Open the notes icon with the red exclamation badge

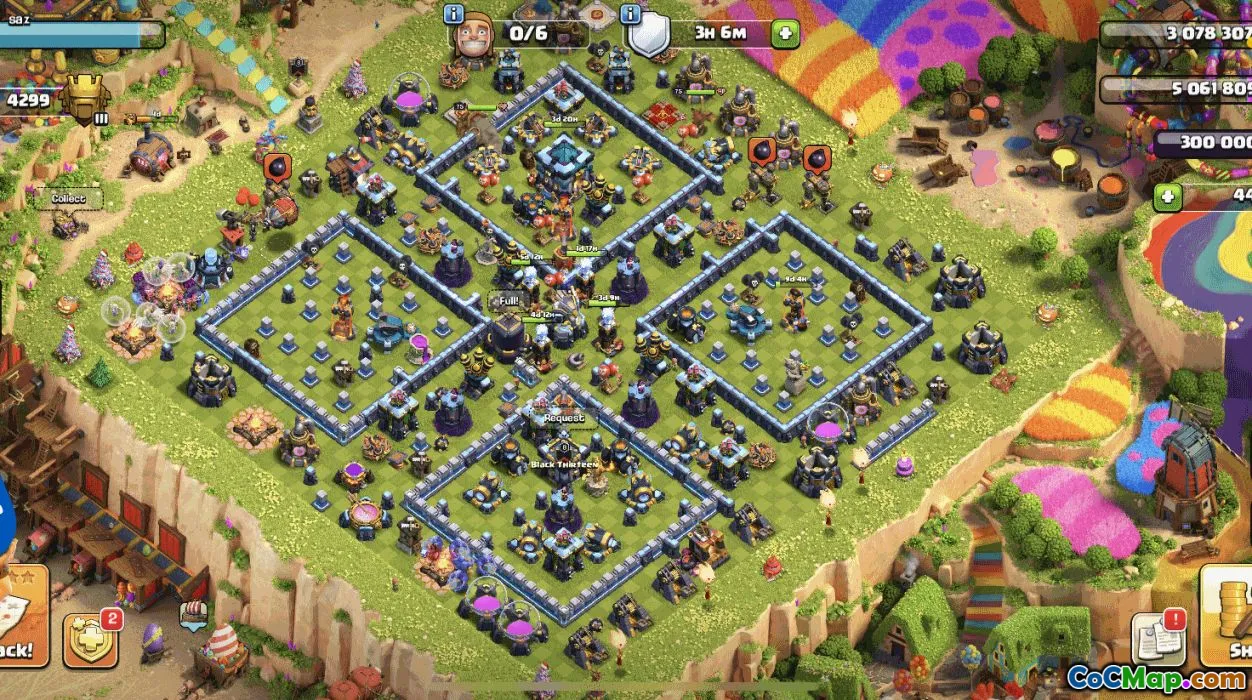click(1158, 636)
